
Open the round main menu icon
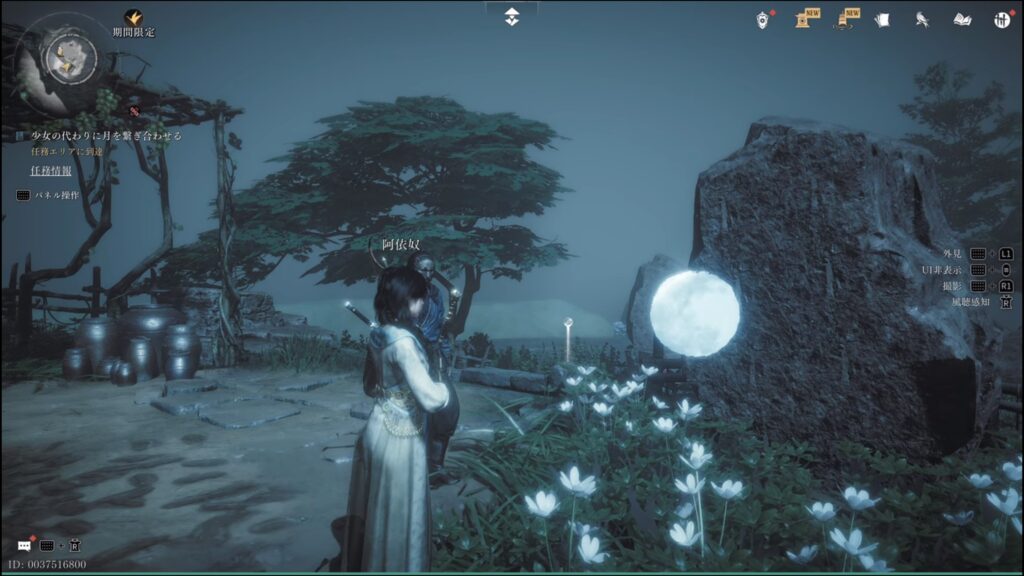tap(1002, 19)
